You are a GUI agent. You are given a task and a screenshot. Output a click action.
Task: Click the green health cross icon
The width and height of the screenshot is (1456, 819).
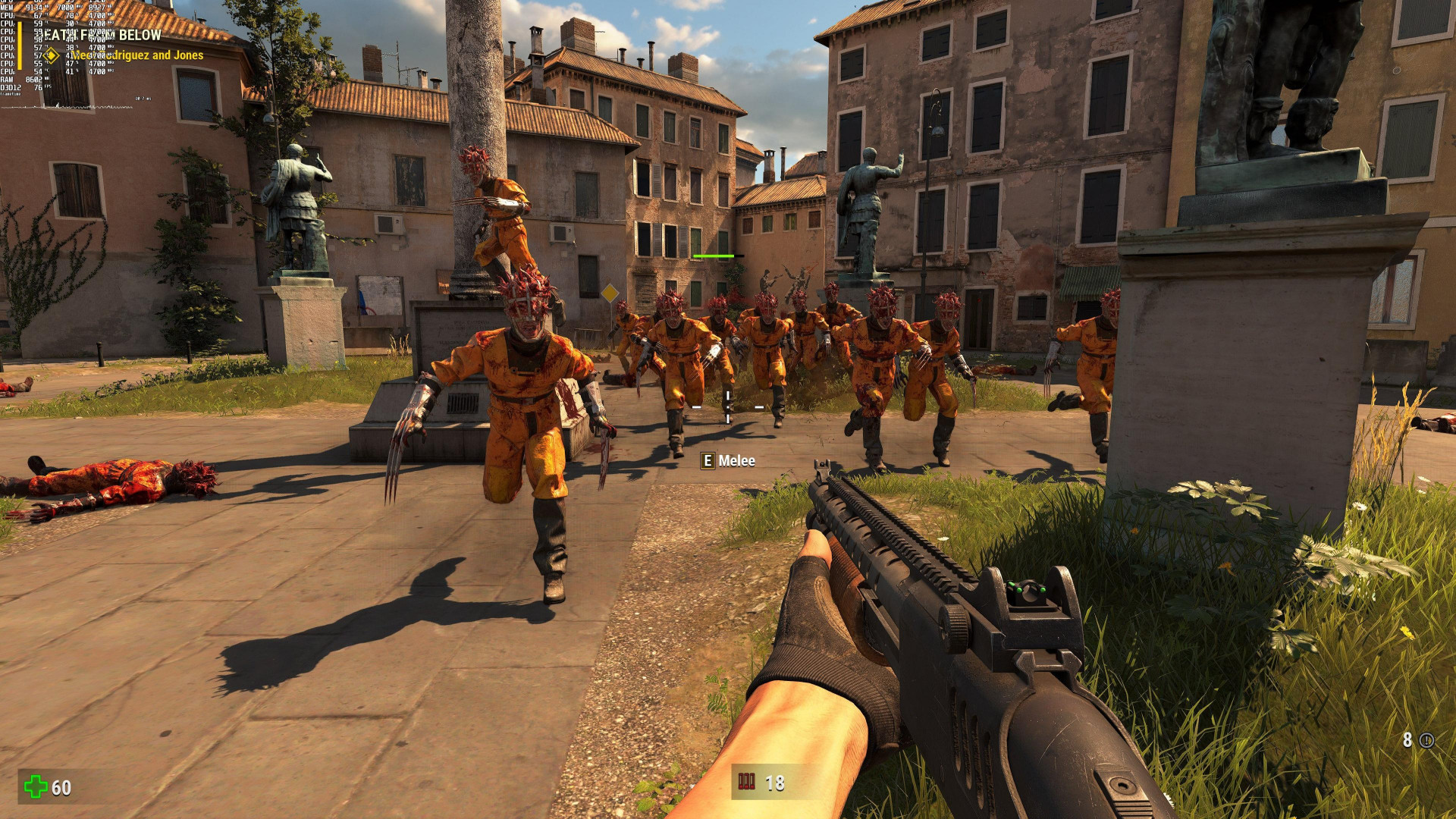(35, 786)
